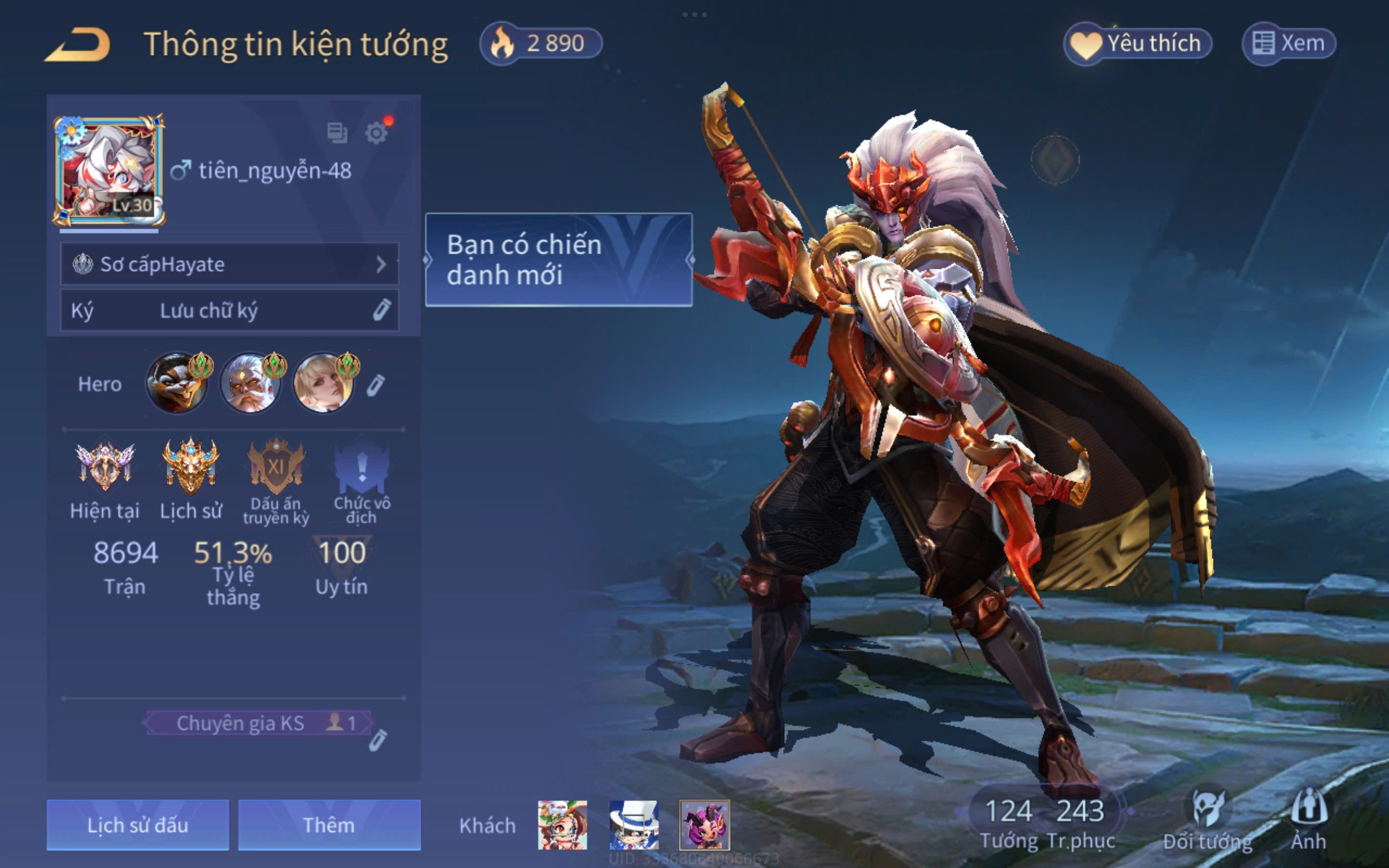This screenshot has width=1389, height=868.
Task: Select the white-bearded hero portrait
Action: coord(250,383)
